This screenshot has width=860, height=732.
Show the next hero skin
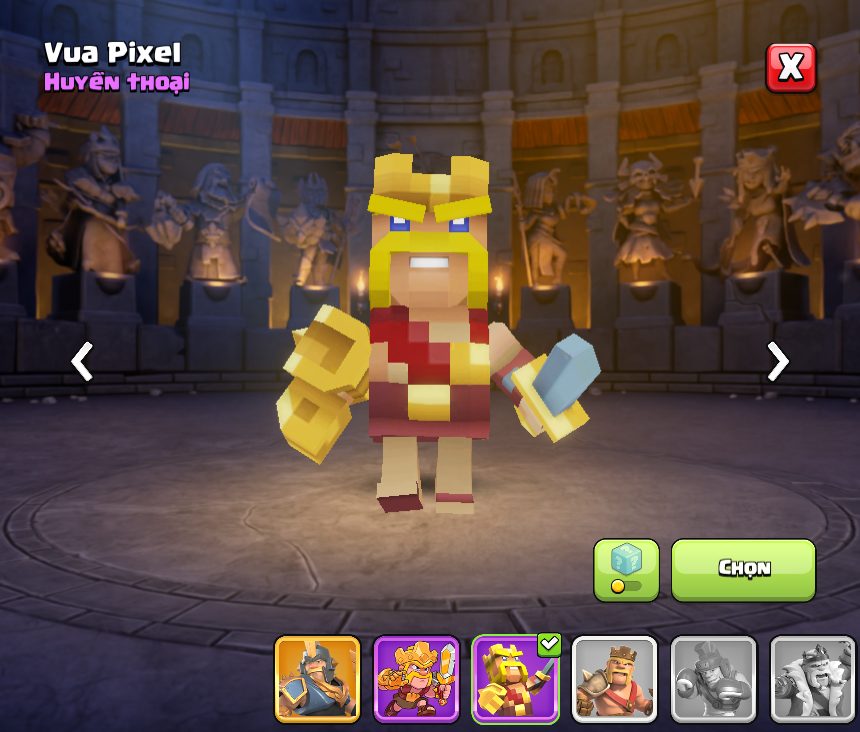click(x=777, y=361)
